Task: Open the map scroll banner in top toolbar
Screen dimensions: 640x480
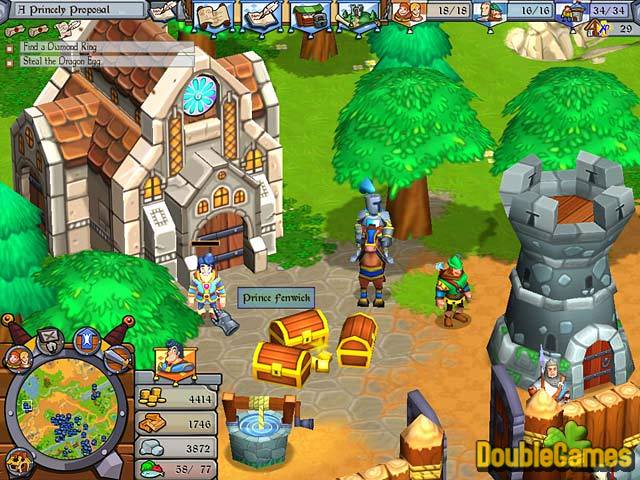Action: 213,15
